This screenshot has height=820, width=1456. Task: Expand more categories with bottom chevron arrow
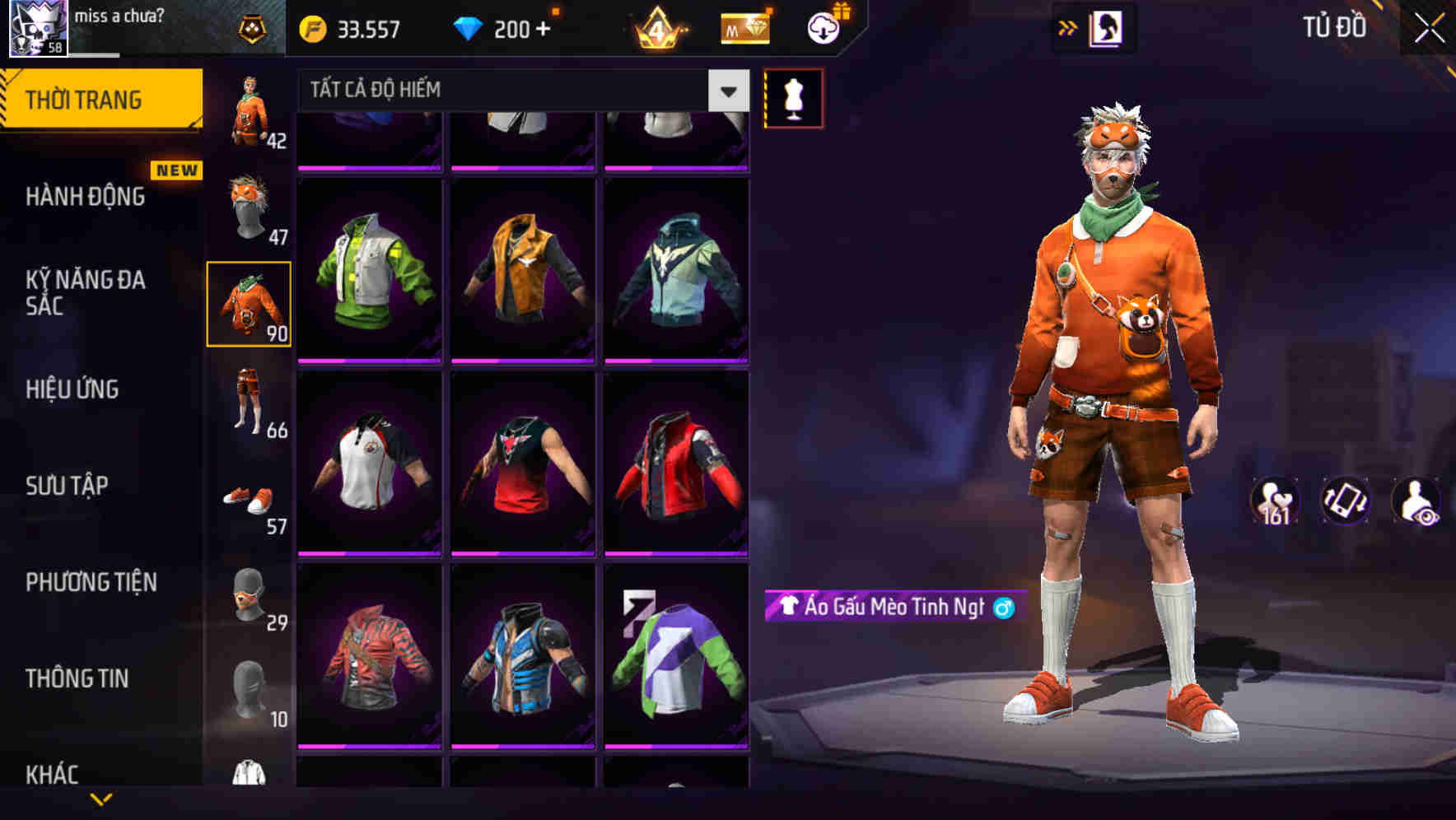pyautogui.click(x=99, y=799)
